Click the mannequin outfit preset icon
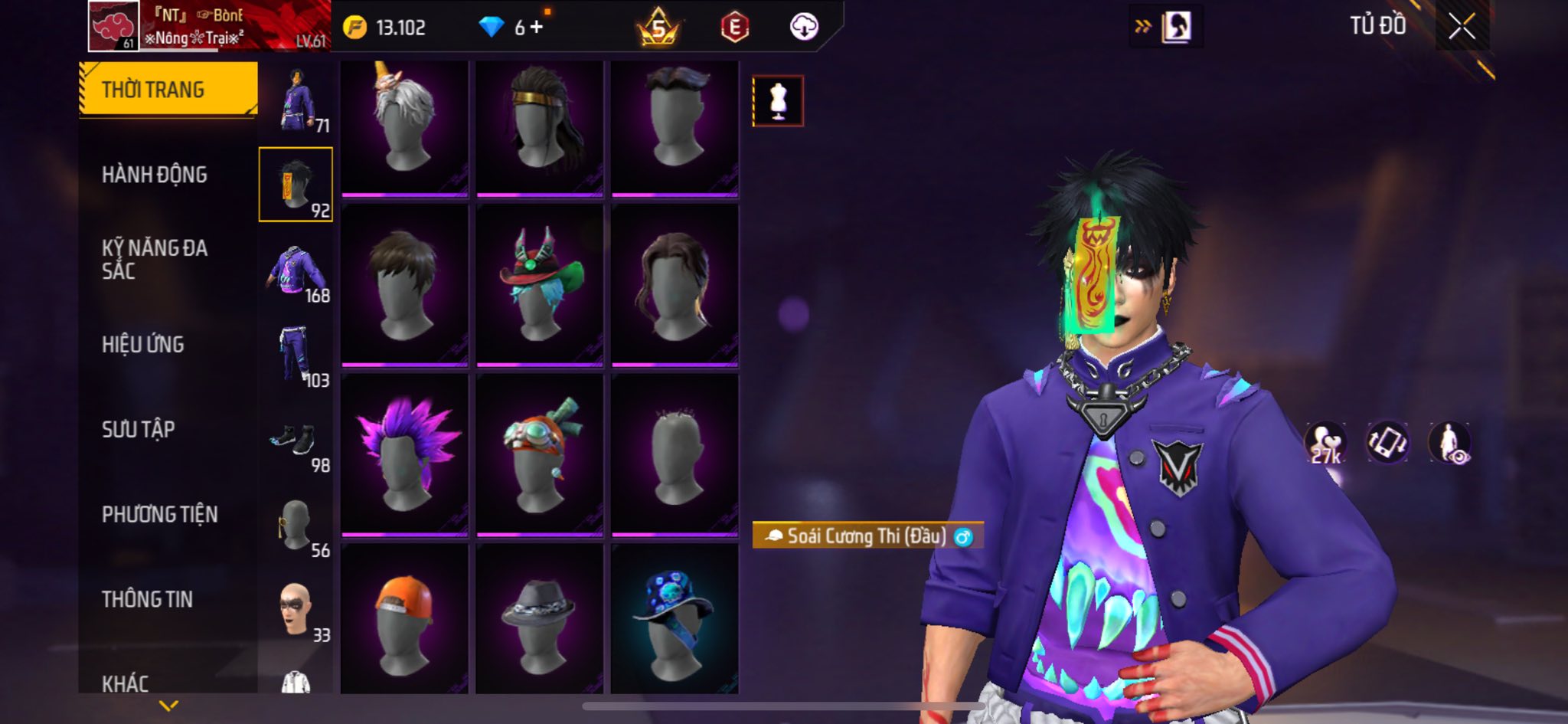1568x724 pixels. (x=778, y=101)
